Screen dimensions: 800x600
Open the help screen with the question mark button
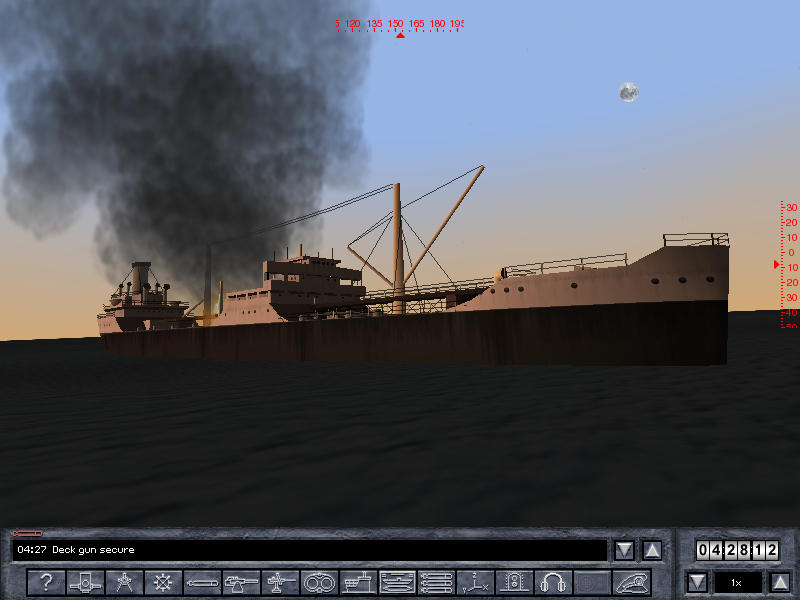pos(46,582)
